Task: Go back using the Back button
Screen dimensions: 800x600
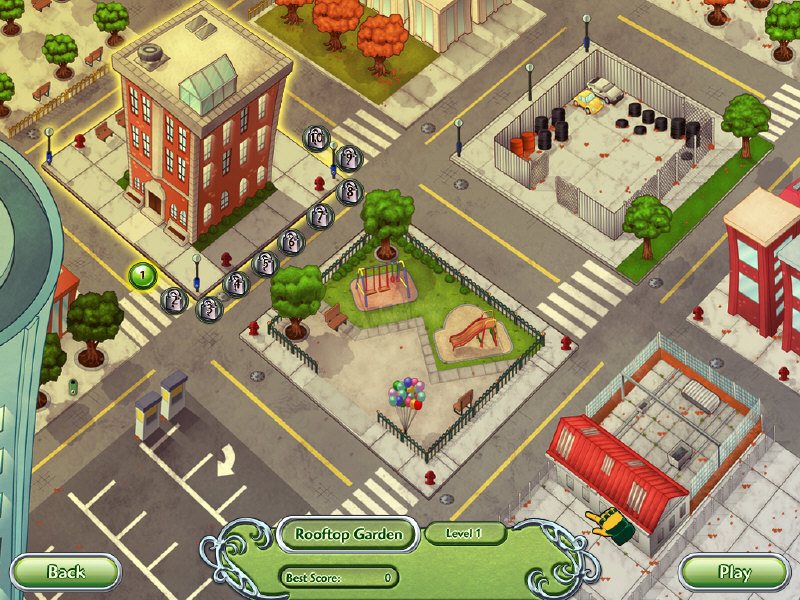Action: (66, 572)
